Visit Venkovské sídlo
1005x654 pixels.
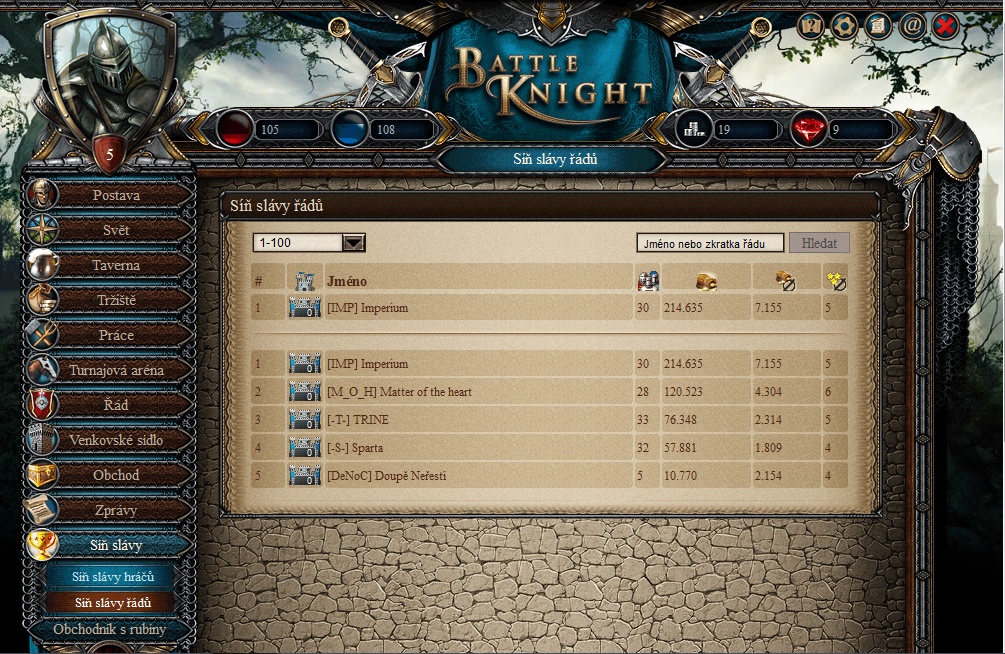coord(116,440)
